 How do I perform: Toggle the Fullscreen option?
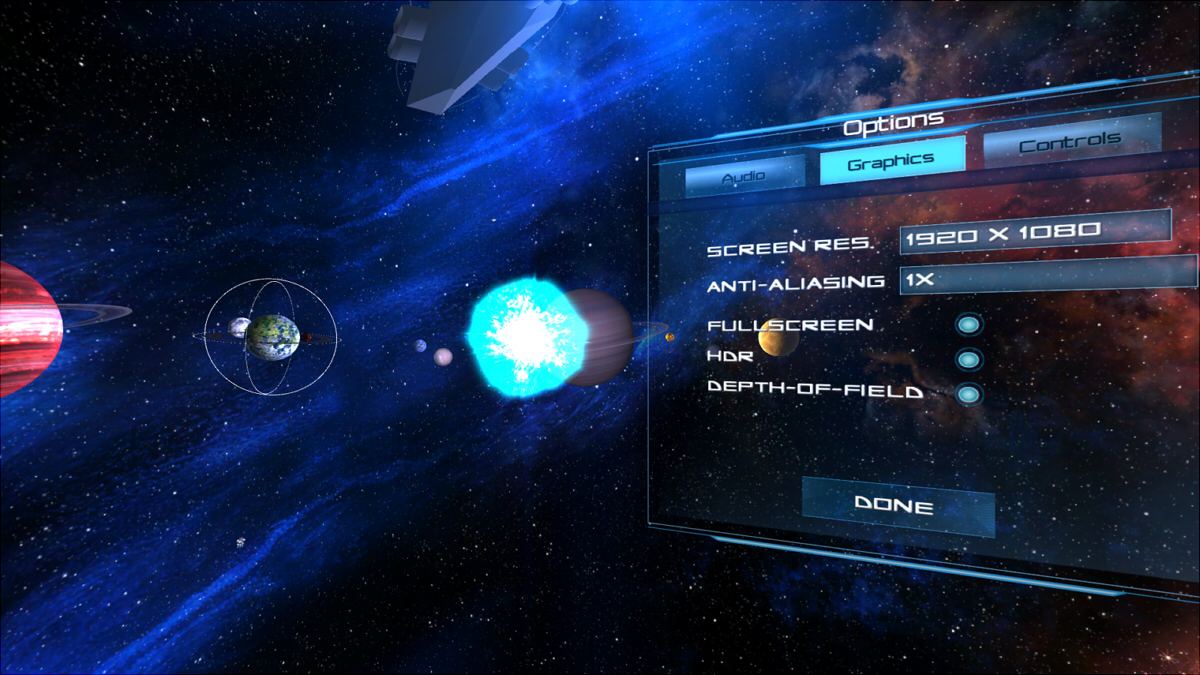967,324
